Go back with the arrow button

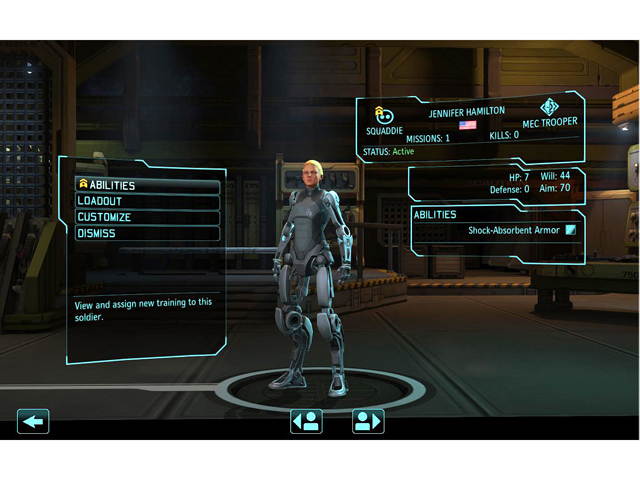pyautogui.click(x=33, y=421)
